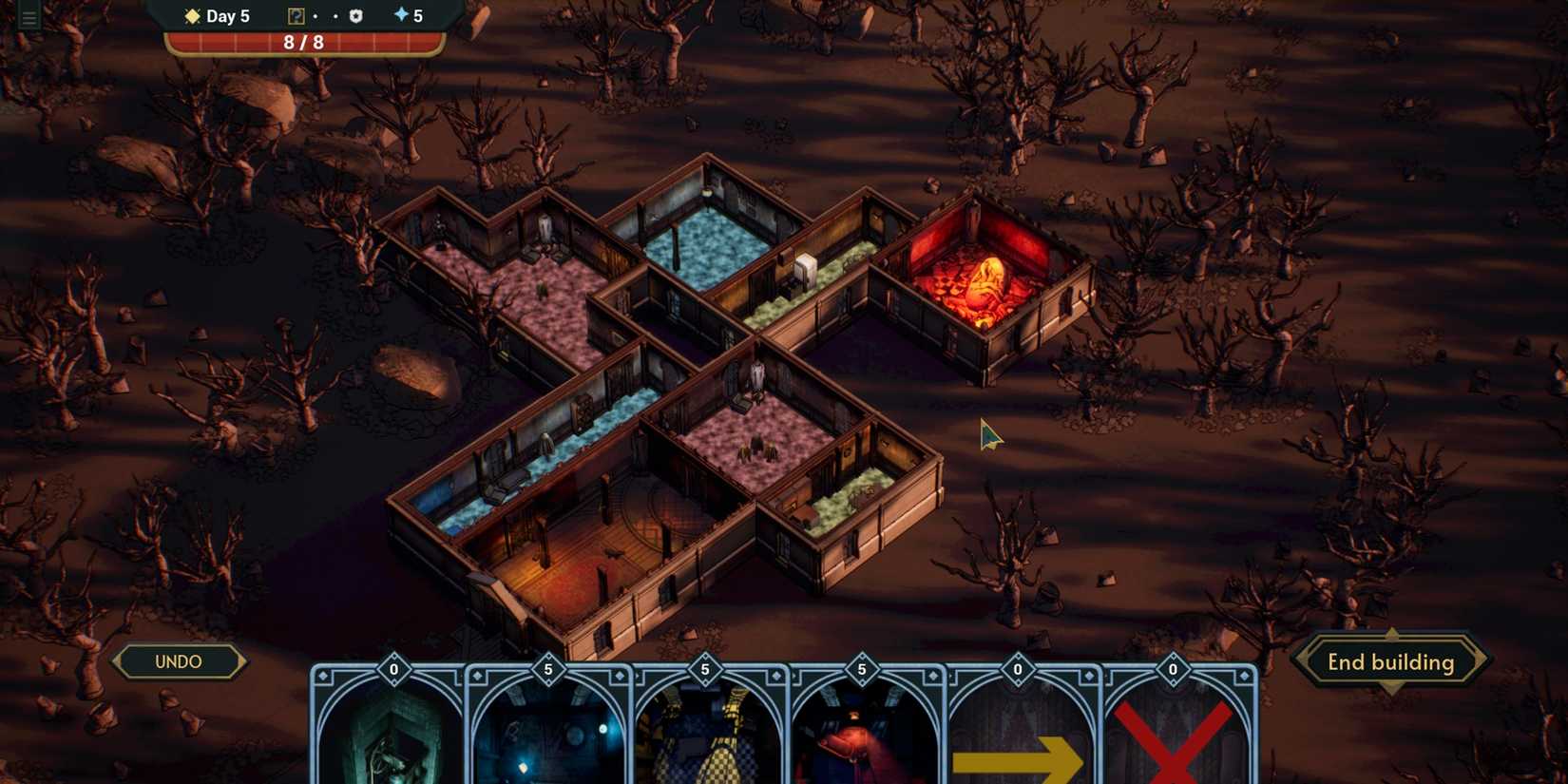Viewport: 1568px width, 784px height.
Task: Toggle the diamond 0 badge on the arrow card
Action: (1019, 669)
